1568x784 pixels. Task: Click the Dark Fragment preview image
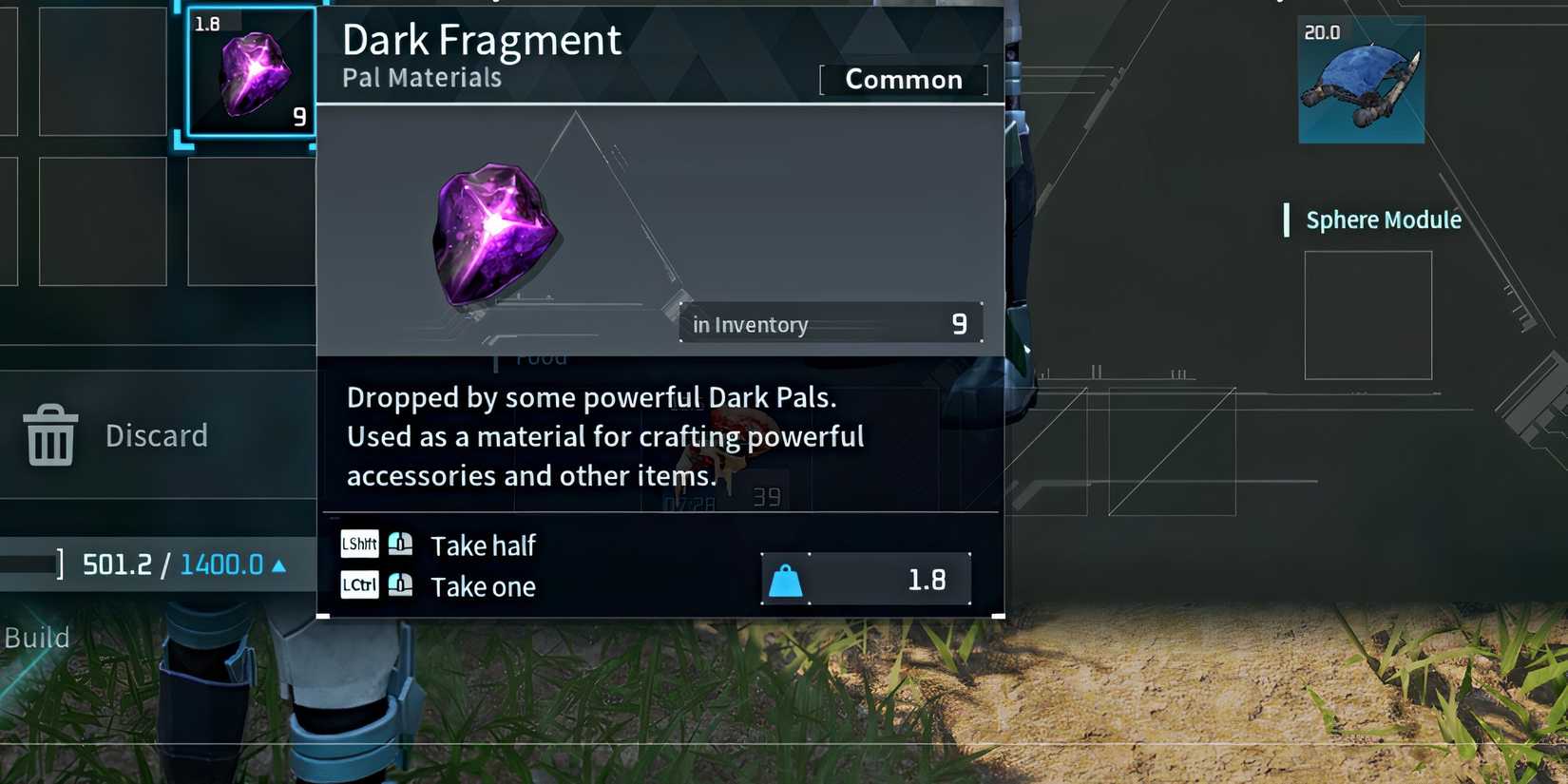click(x=494, y=233)
